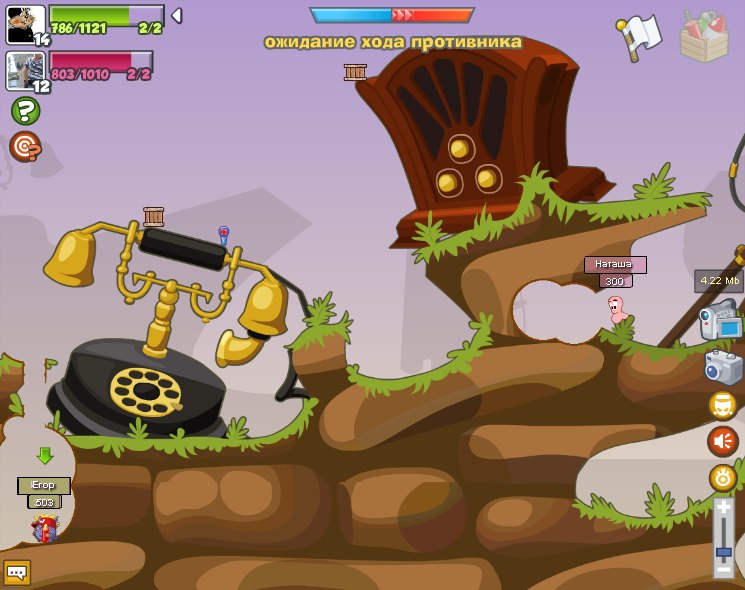Click the orange target hint button
Viewport: 745px width, 590px height.
point(25,147)
